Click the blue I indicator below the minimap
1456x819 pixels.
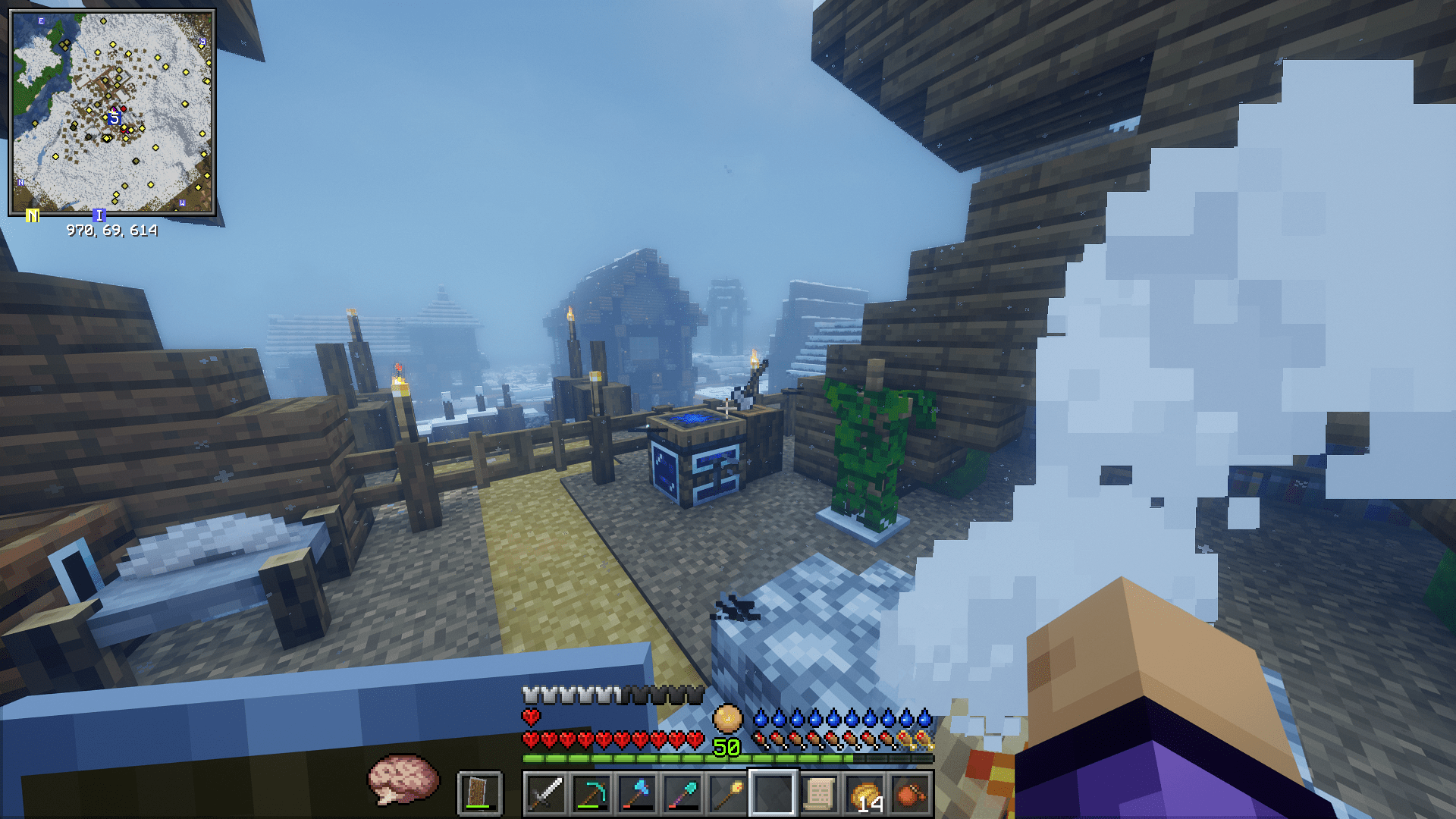point(99,216)
